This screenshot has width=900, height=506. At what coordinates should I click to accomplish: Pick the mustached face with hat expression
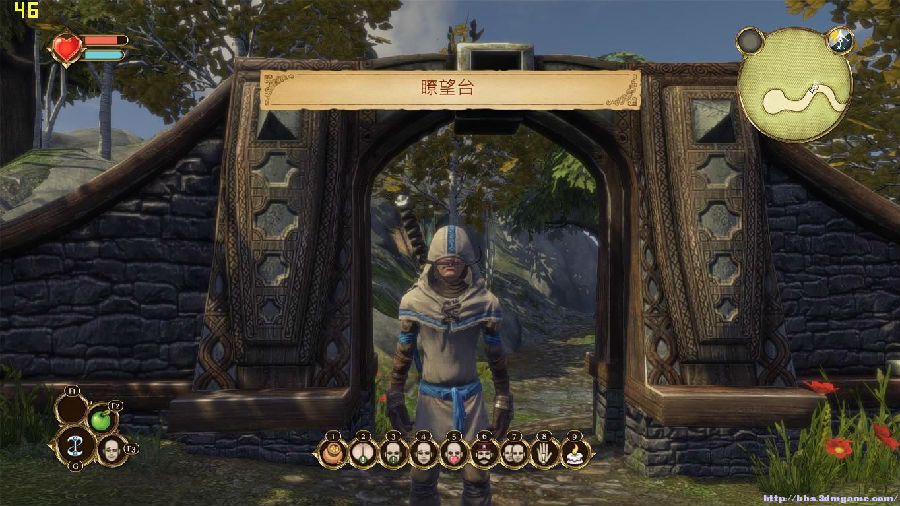point(484,453)
